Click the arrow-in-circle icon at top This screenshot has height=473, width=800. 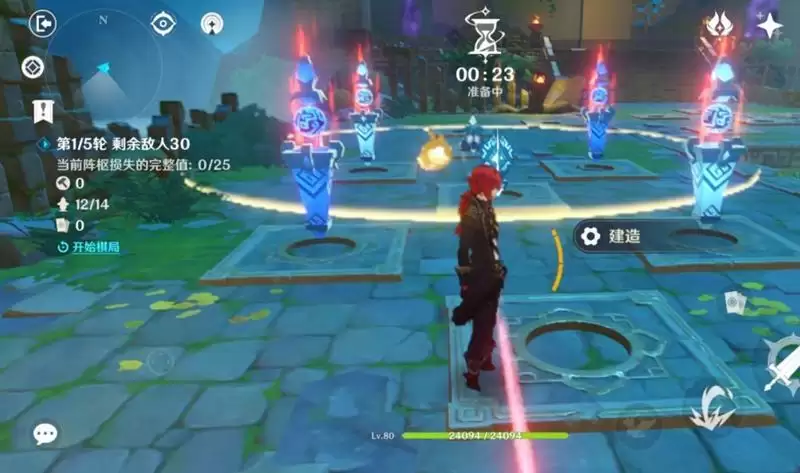point(212,23)
